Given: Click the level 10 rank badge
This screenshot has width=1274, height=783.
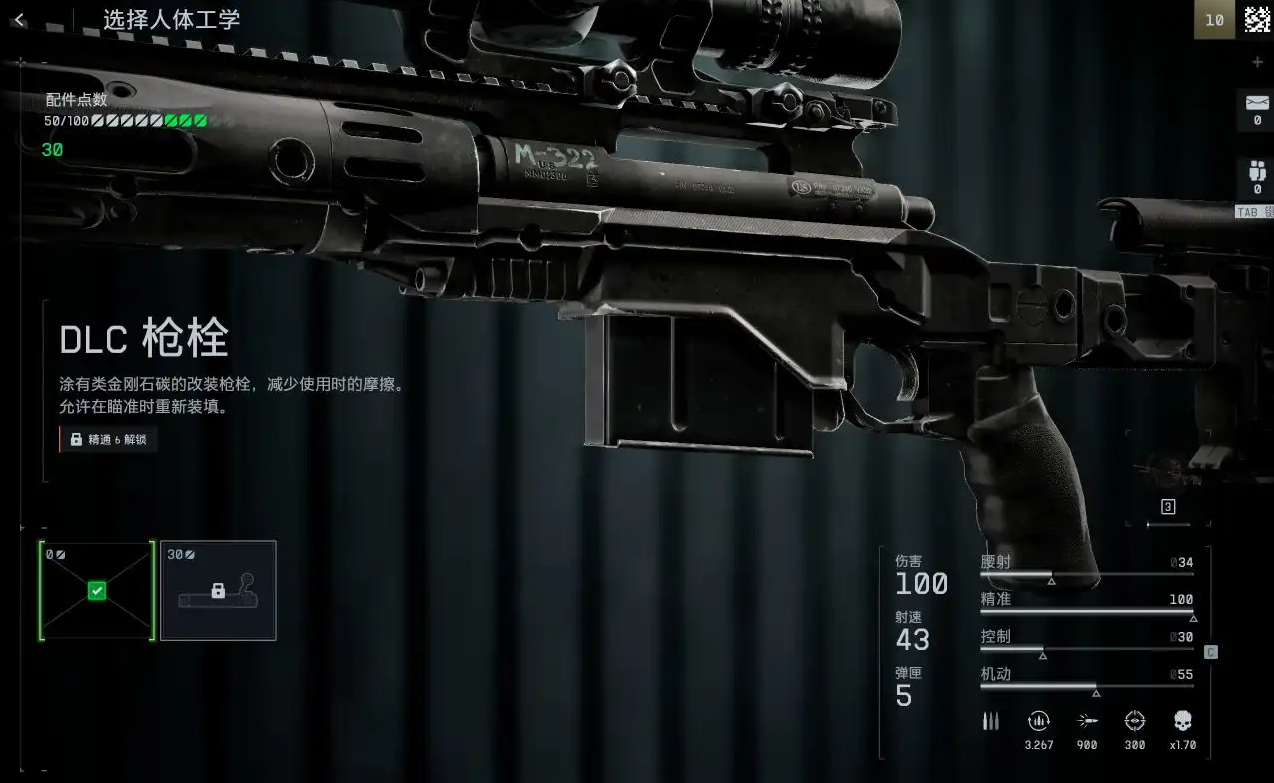Looking at the screenshot, I should click(x=1214, y=19).
